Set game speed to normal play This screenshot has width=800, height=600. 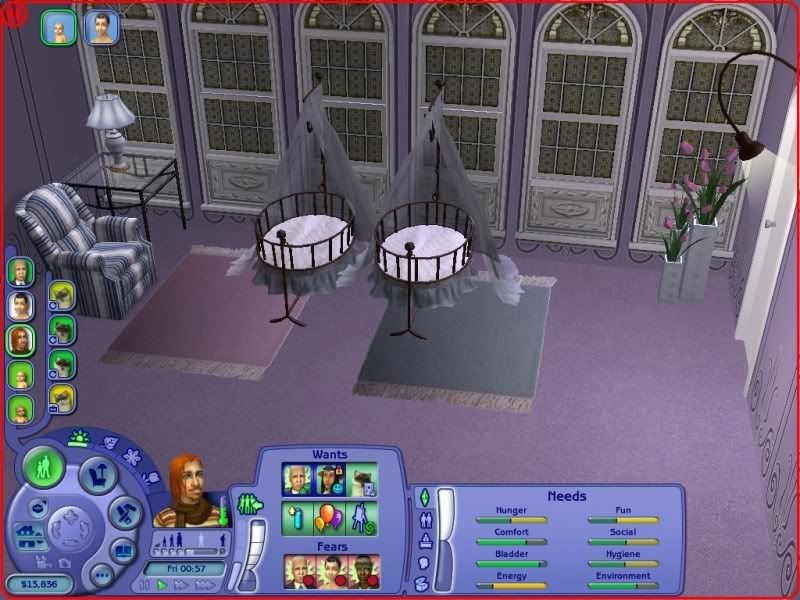(161, 585)
